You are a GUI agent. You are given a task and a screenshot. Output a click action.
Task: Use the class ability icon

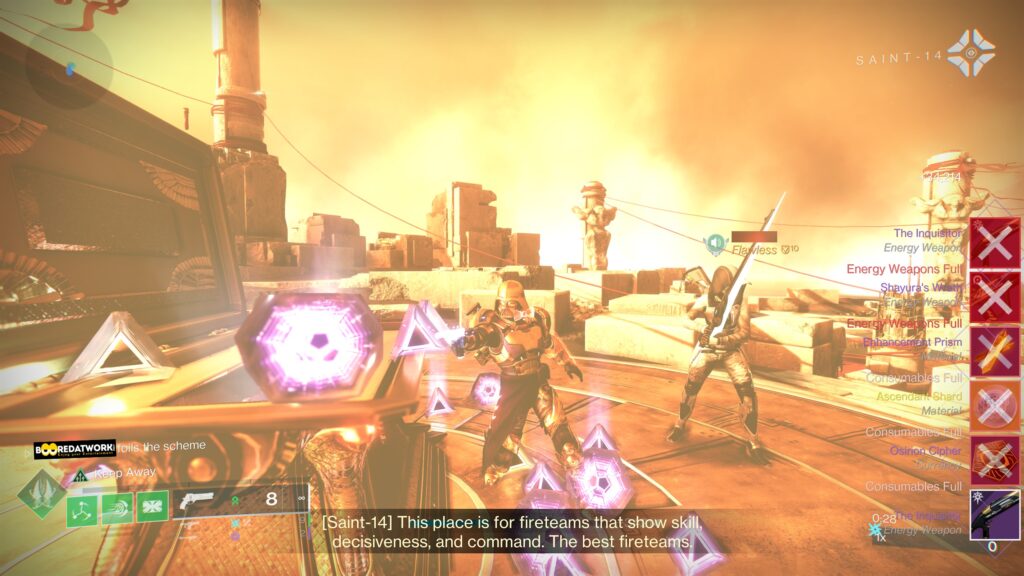(x=152, y=507)
